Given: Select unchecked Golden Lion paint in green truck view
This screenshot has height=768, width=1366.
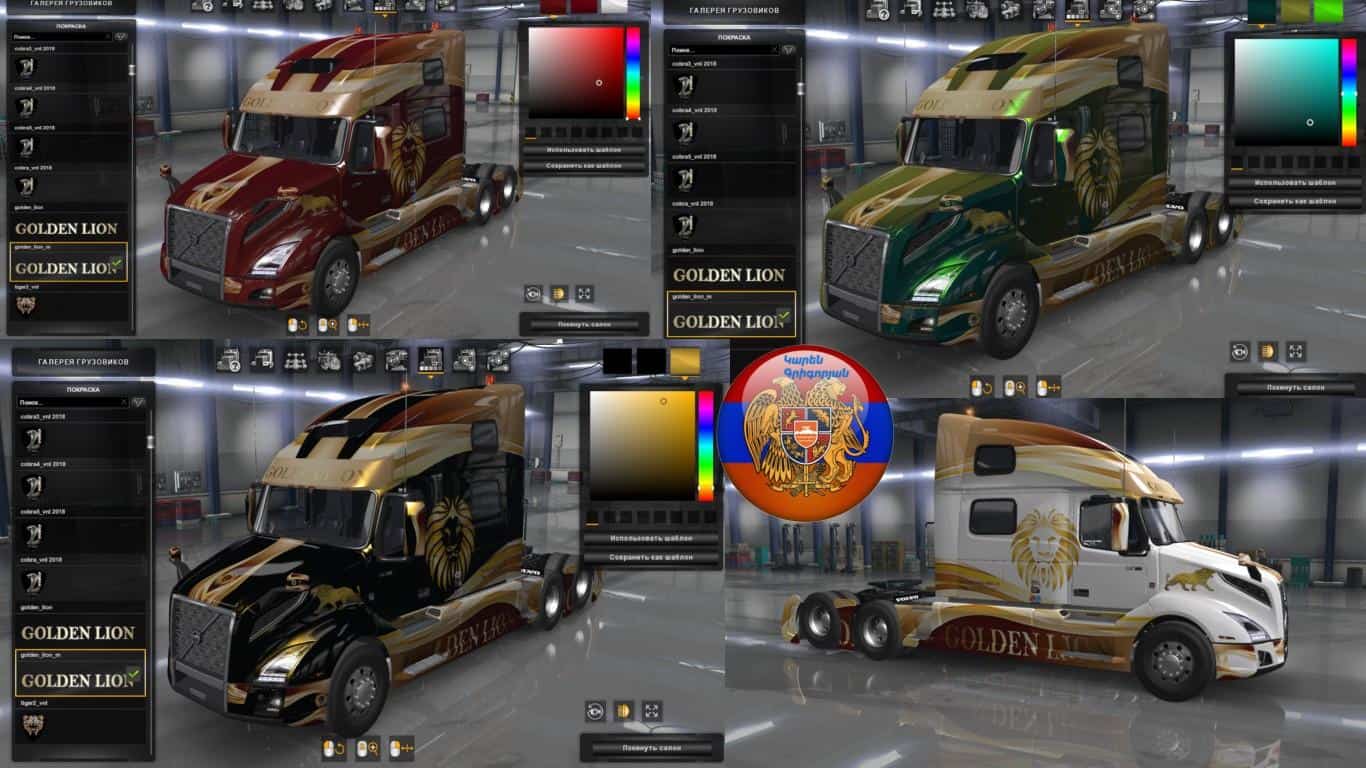Looking at the screenshot, I should pos(730,274).
